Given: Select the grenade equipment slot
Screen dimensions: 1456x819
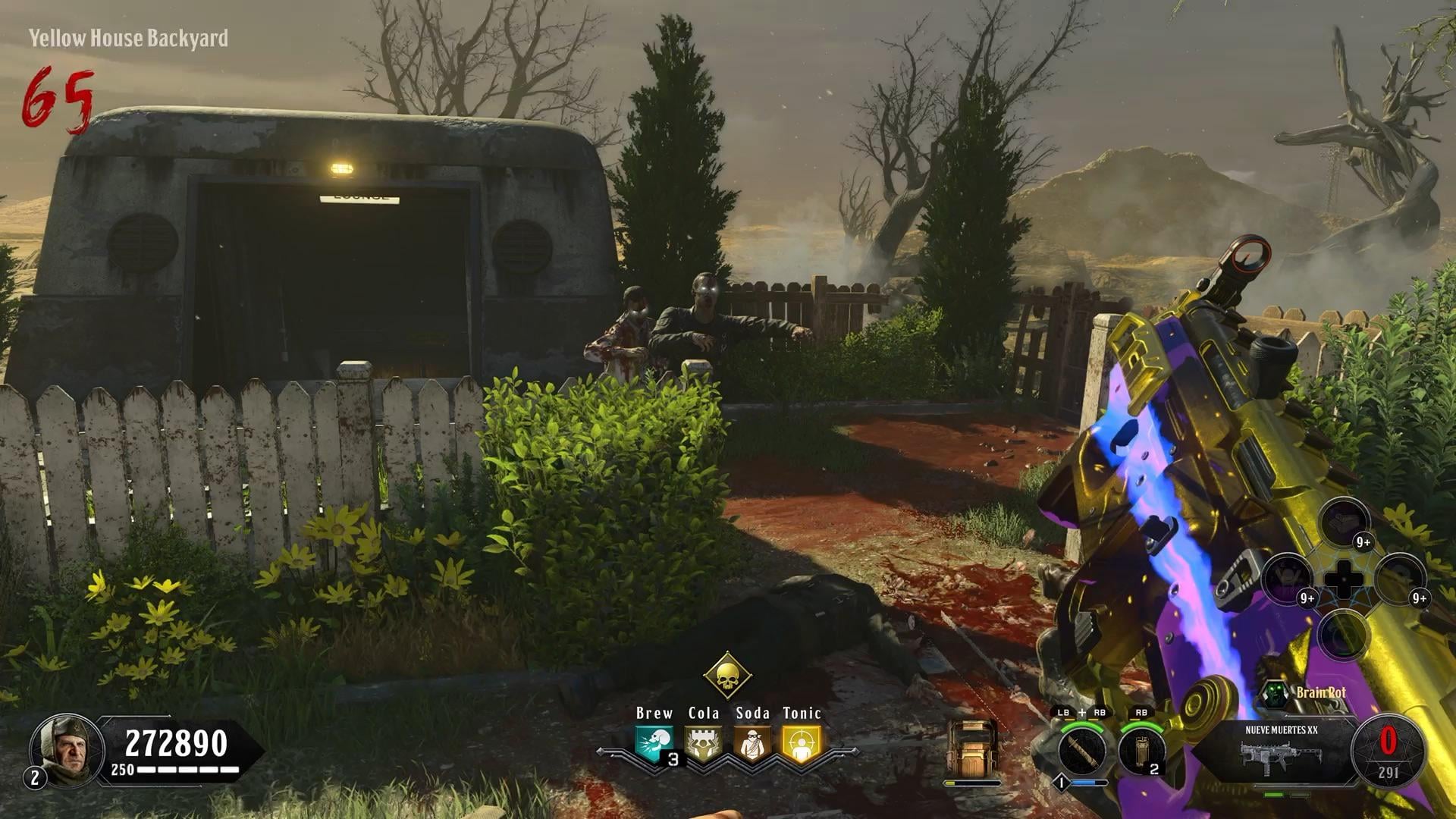Looking at the screenshot, I should coord(1141,751).
